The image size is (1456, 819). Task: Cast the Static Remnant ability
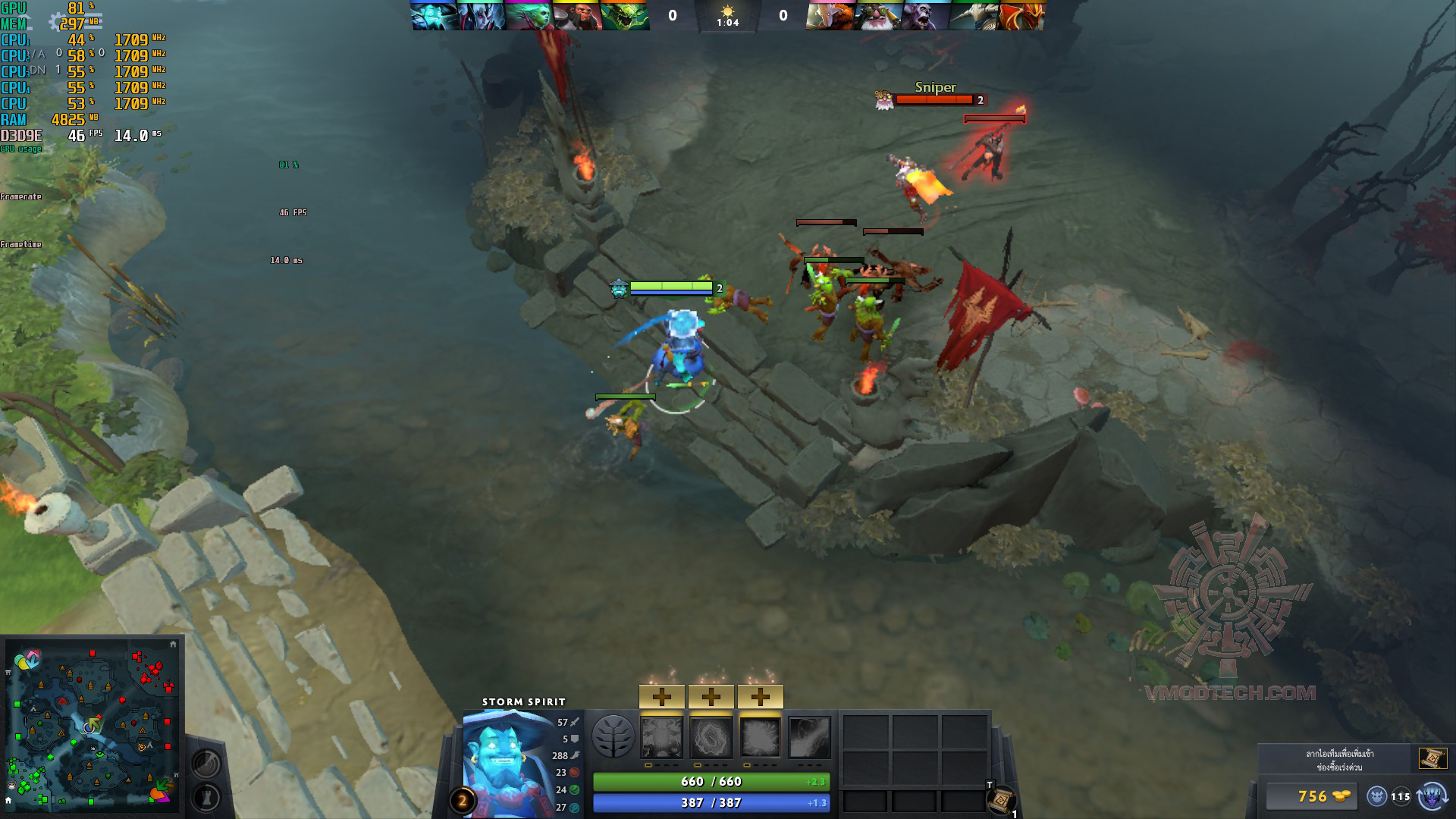point(662,737)
